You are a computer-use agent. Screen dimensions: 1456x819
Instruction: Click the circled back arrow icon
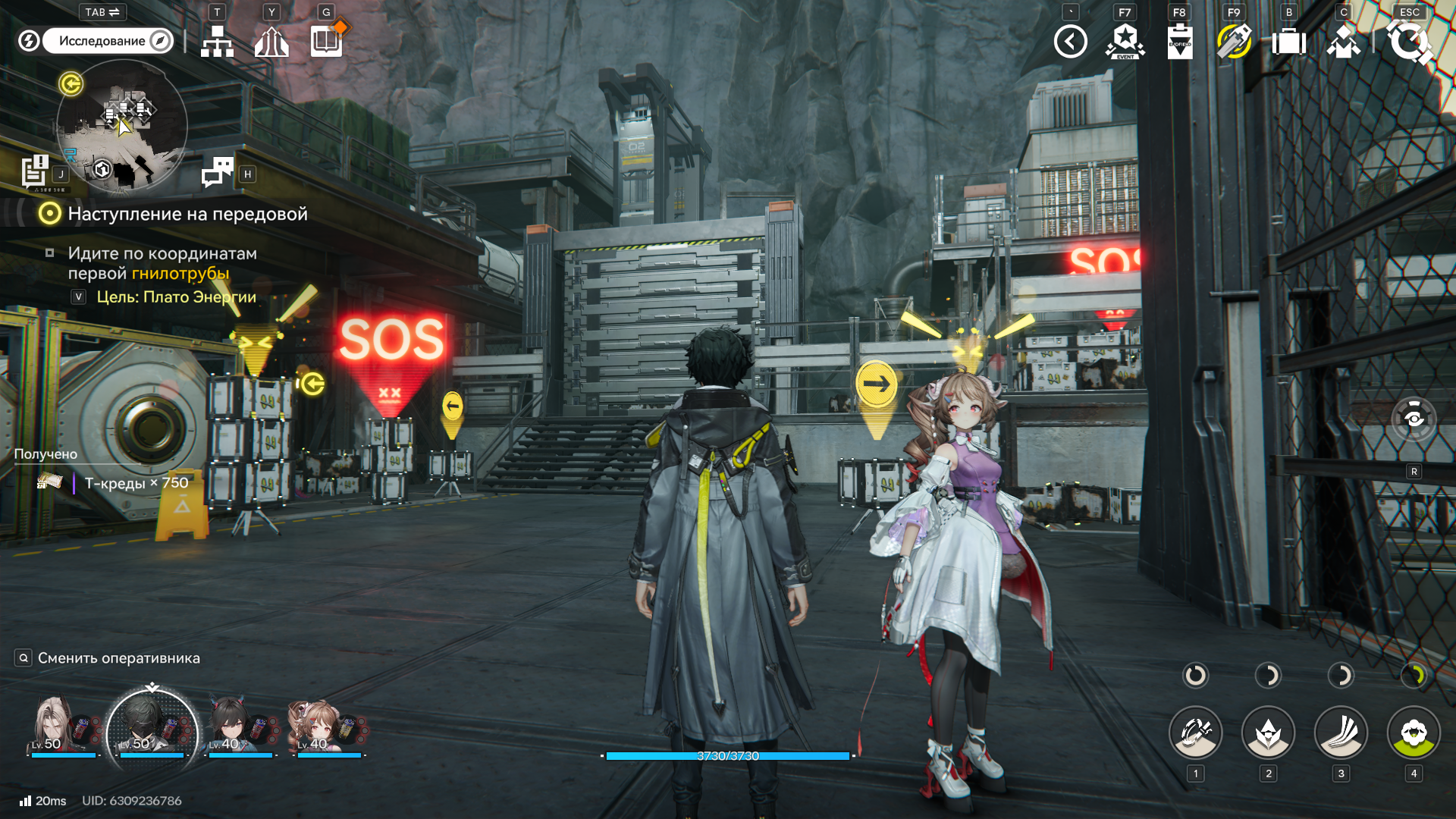coord(1070,42)
